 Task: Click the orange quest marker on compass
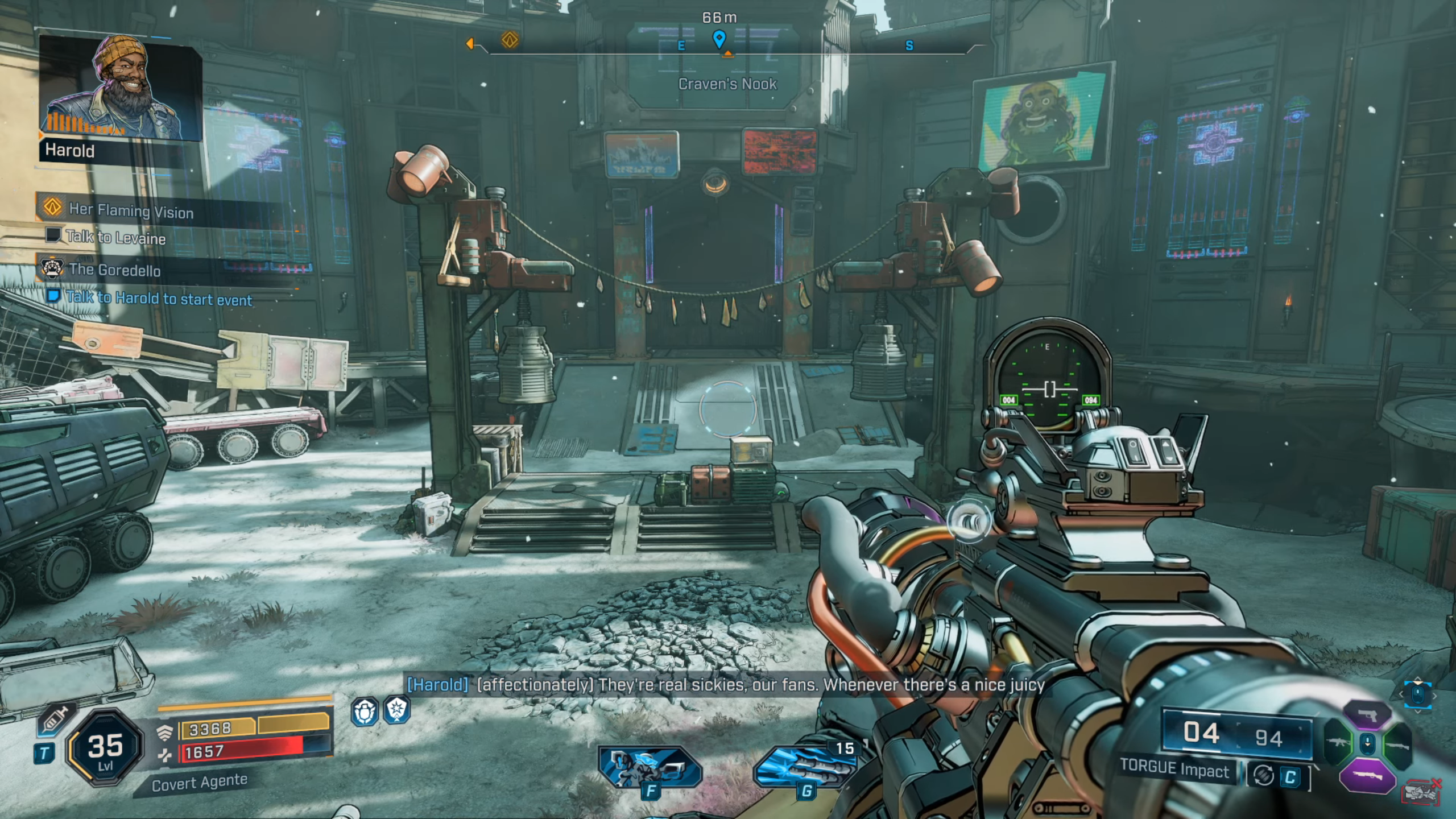click(x=510, y=40)
